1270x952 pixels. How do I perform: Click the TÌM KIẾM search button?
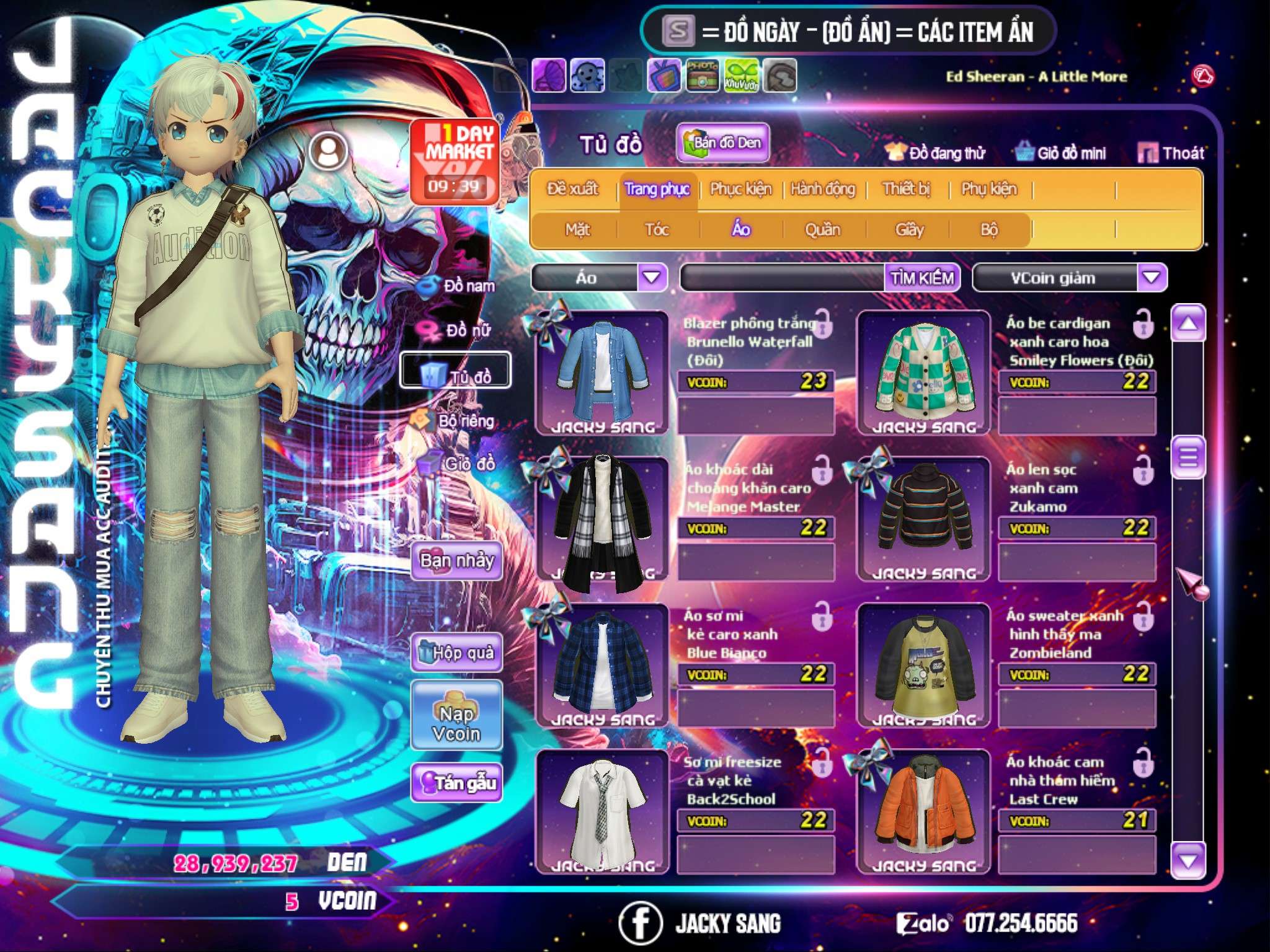tap(921, 277)
